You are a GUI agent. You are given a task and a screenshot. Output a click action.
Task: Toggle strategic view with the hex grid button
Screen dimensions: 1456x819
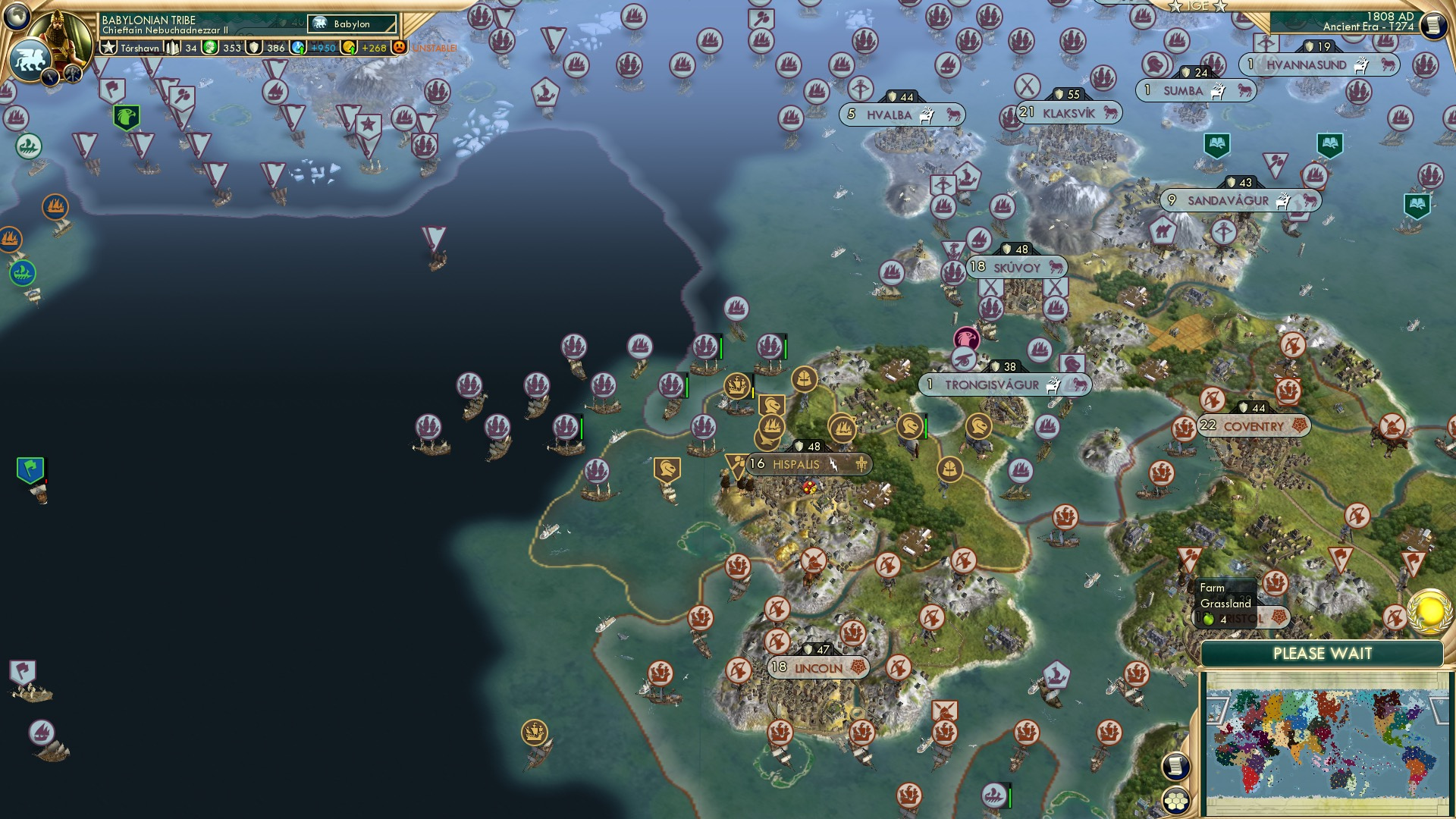coord(1176,801)
